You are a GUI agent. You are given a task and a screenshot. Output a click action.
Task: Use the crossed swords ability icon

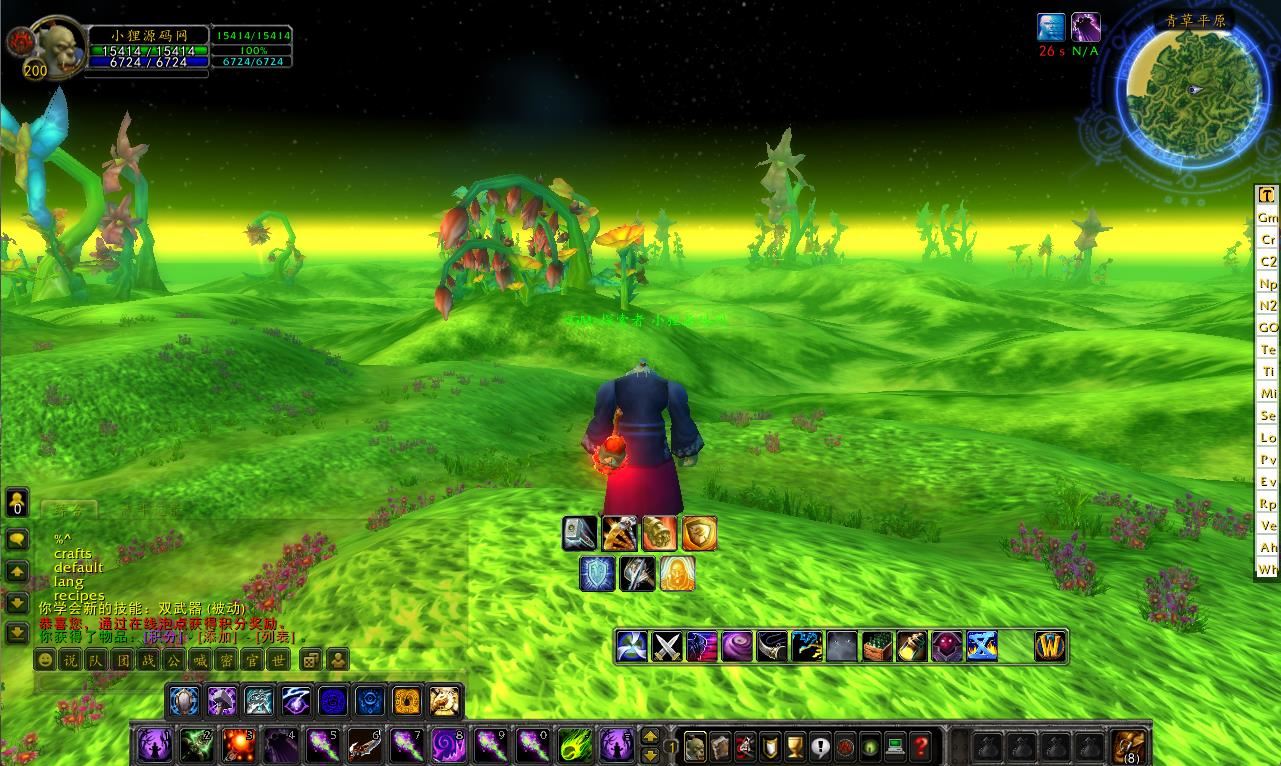(x=667, y=646)
